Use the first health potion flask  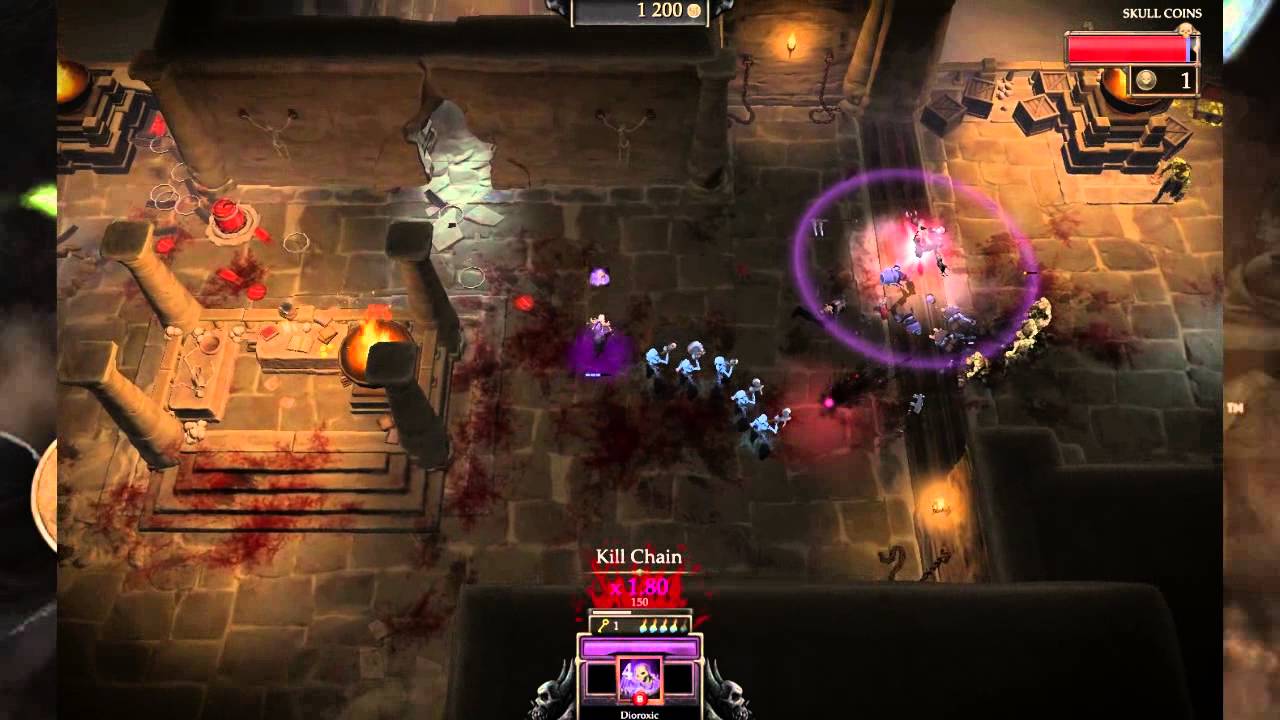[x=643, y=626]
